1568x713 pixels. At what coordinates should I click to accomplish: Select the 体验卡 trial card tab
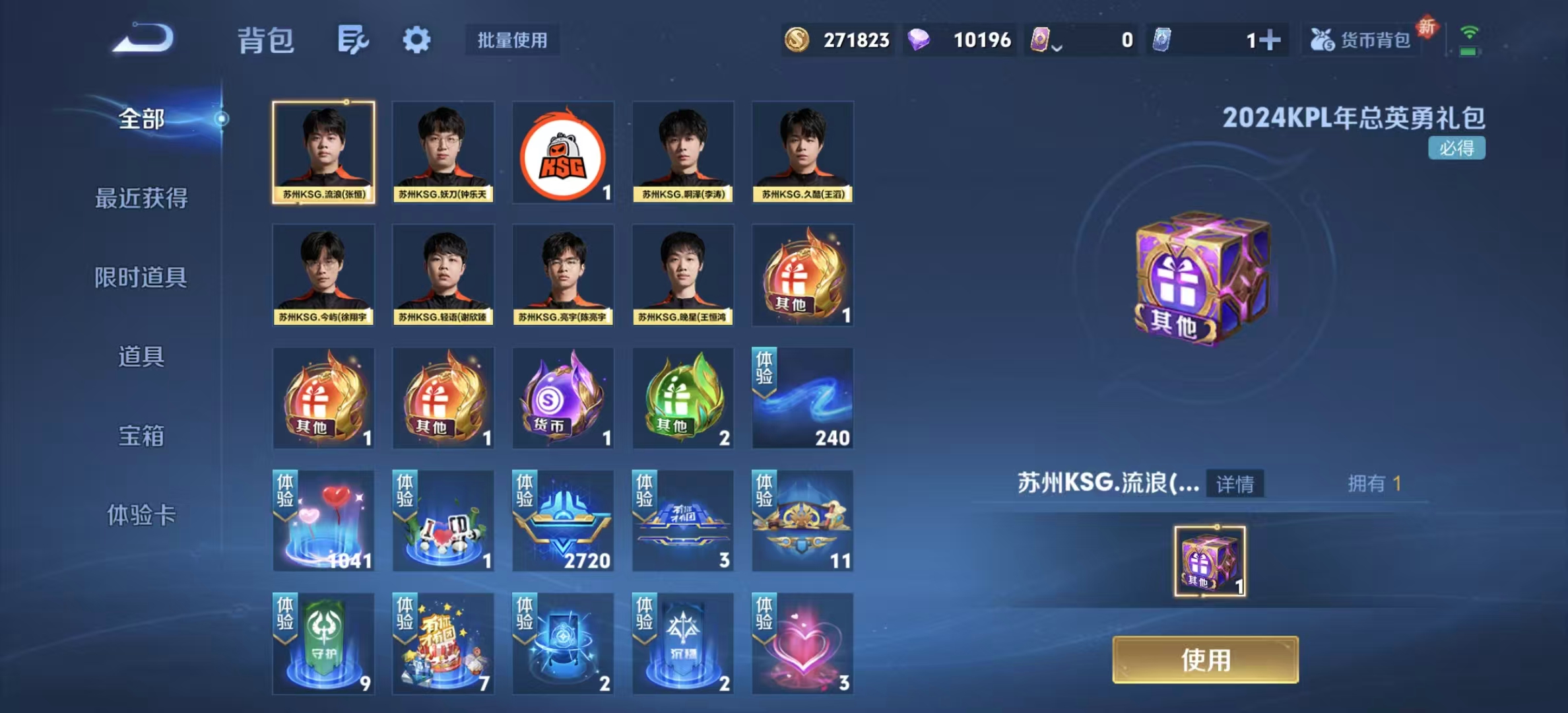tap(141, 515)
